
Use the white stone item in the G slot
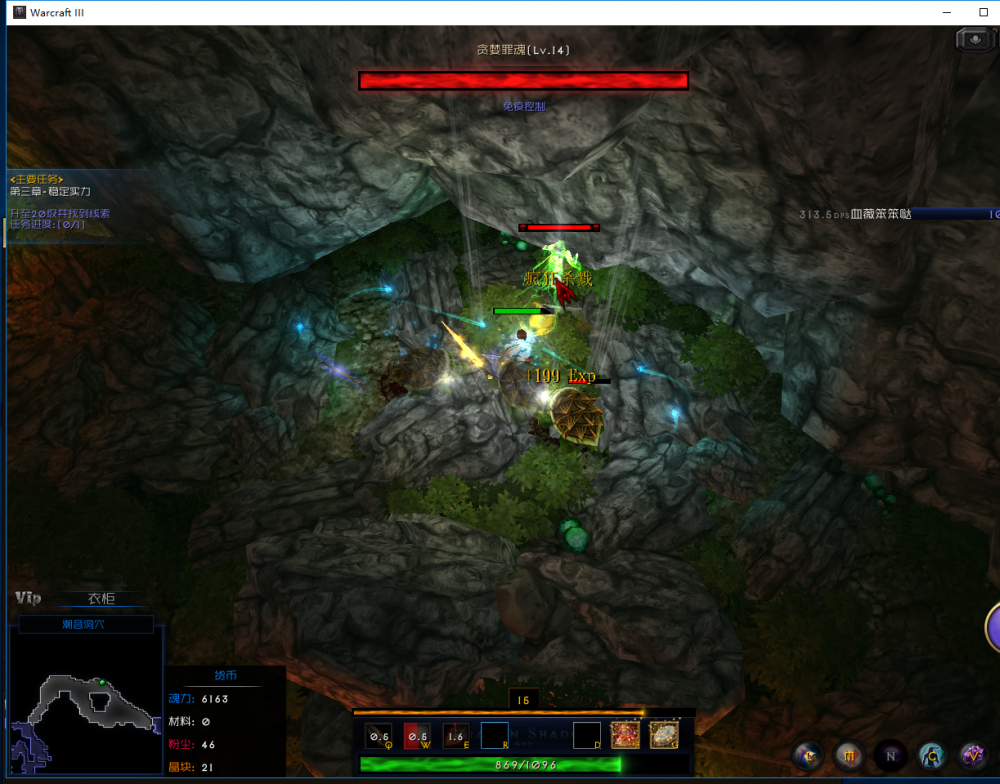click(664, 736)
